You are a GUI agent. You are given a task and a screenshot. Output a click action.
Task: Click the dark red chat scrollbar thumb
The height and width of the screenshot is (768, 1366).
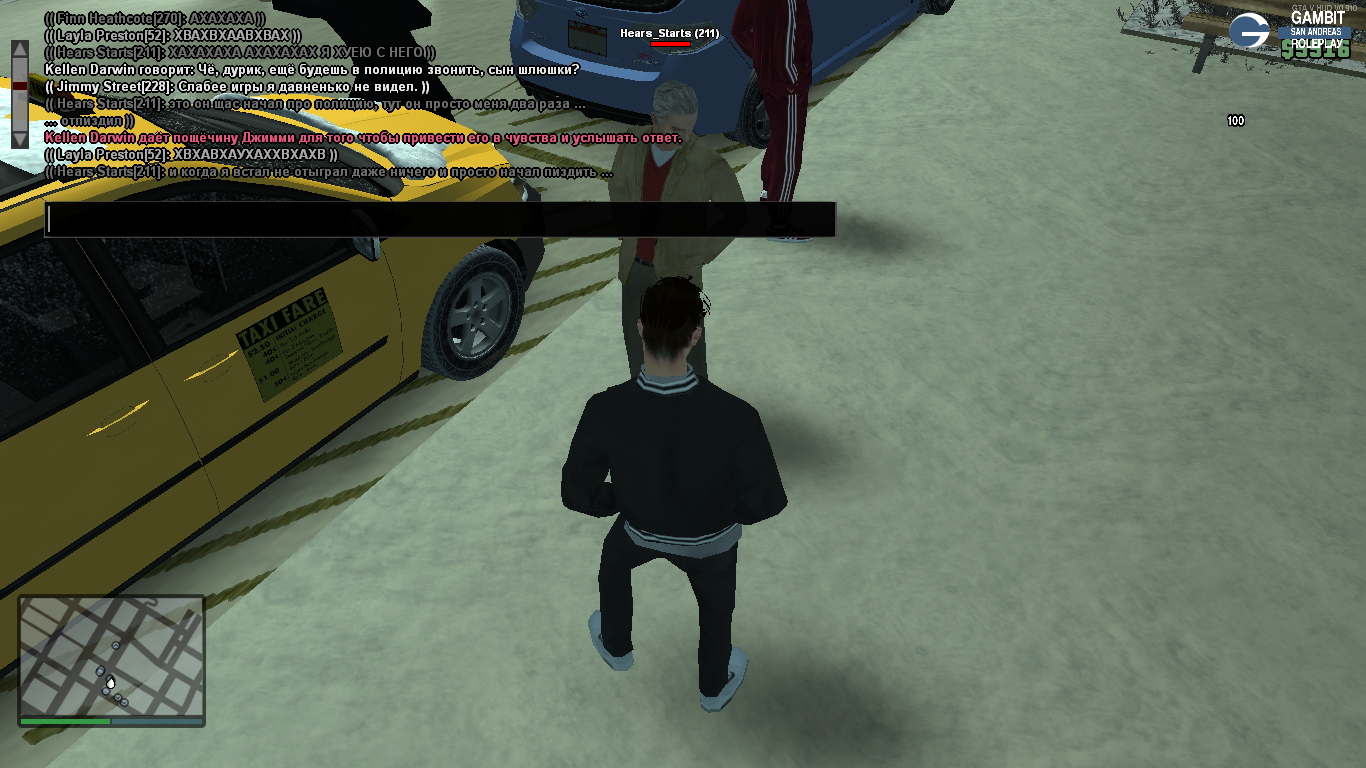pos(20,86)
